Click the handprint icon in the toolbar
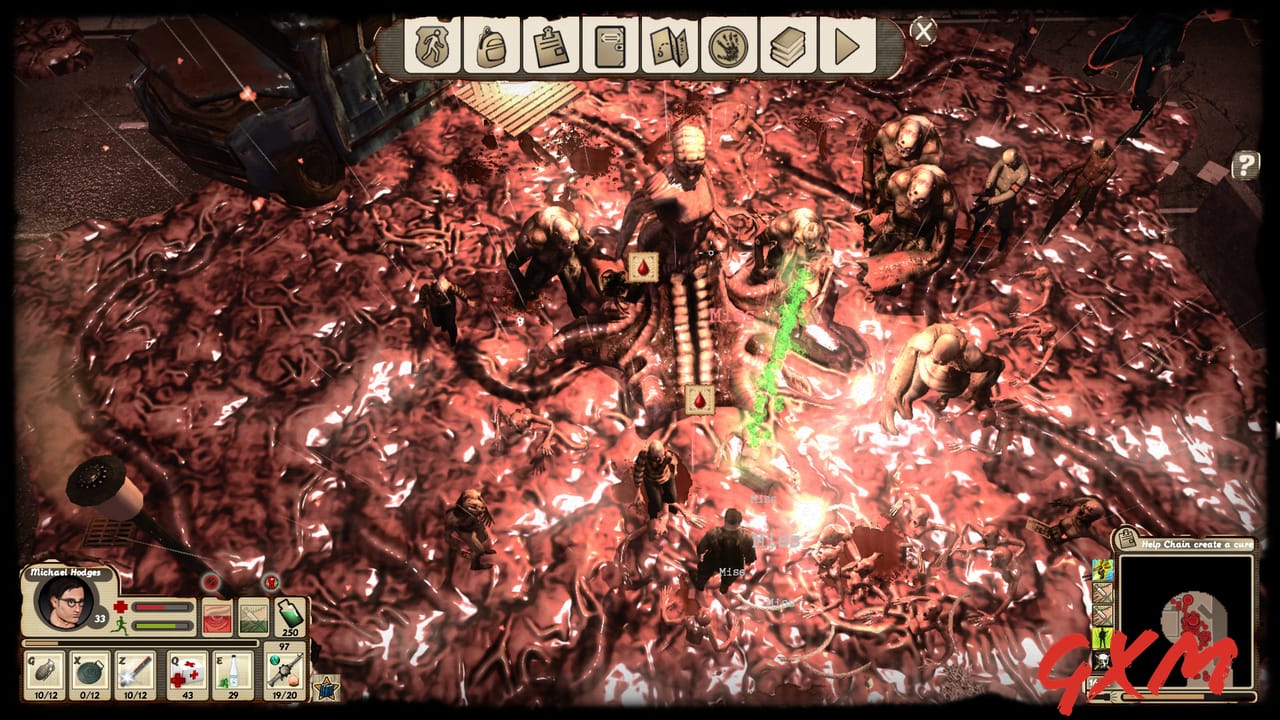The height and width of the screenshot is (720, 1280). (x=728, y=46)
